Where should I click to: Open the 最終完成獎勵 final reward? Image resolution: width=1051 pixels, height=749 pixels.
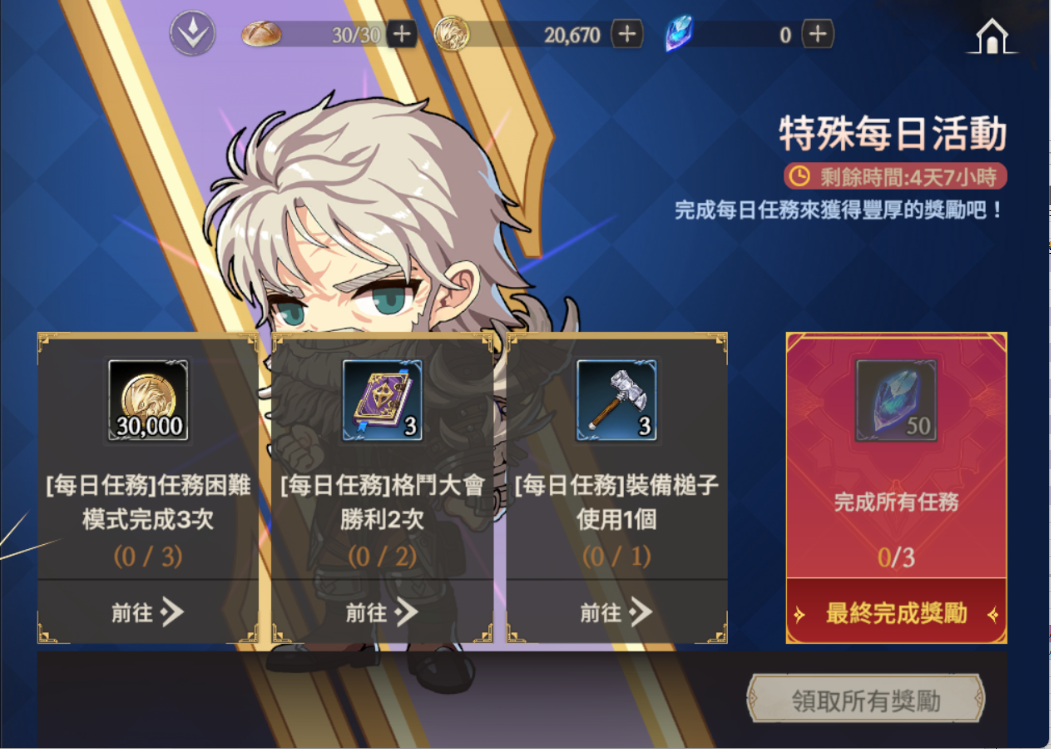pyautogui.click(x=896, y=613)
